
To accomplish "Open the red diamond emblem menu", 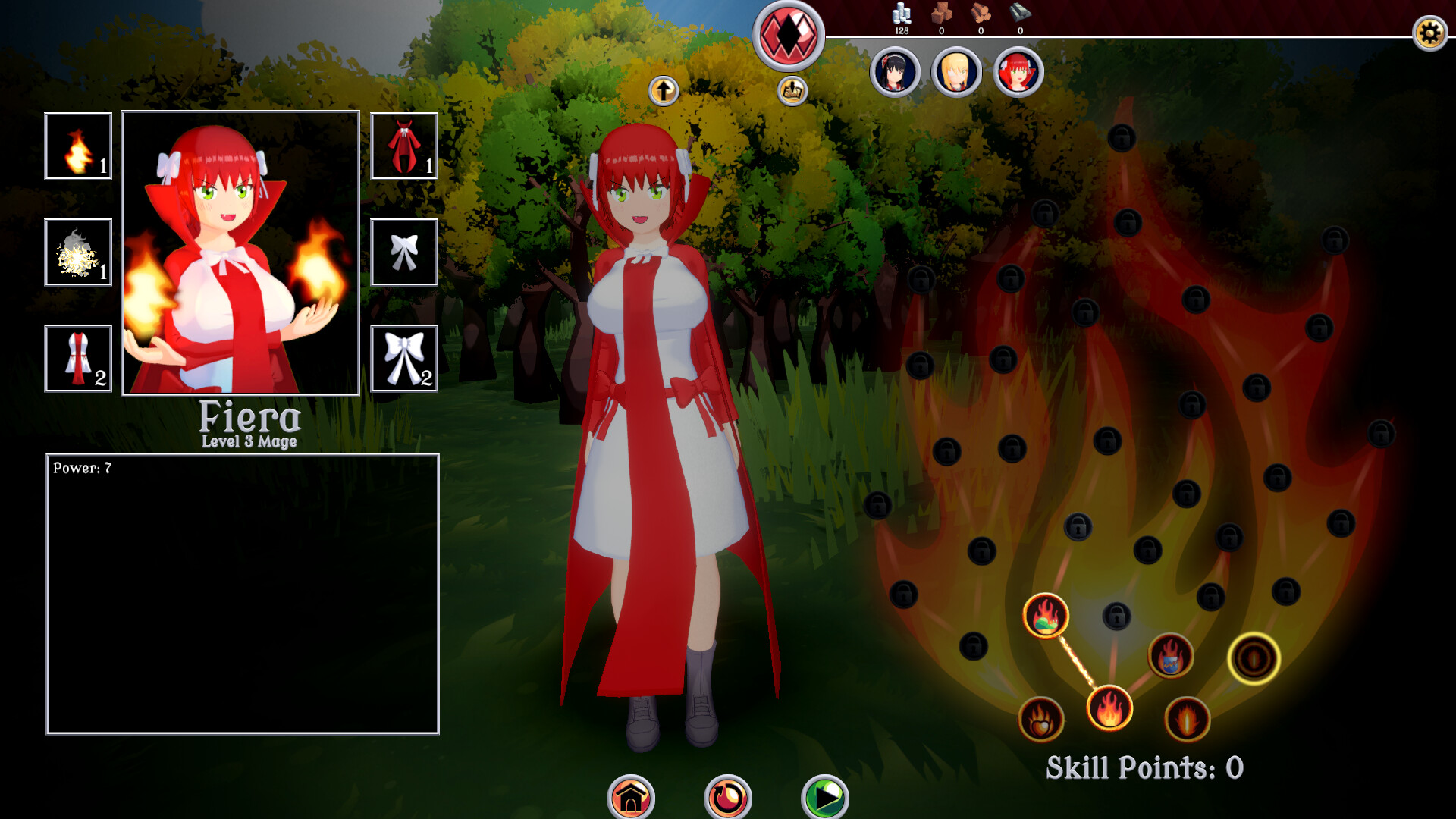I will (x=789, y=36).
